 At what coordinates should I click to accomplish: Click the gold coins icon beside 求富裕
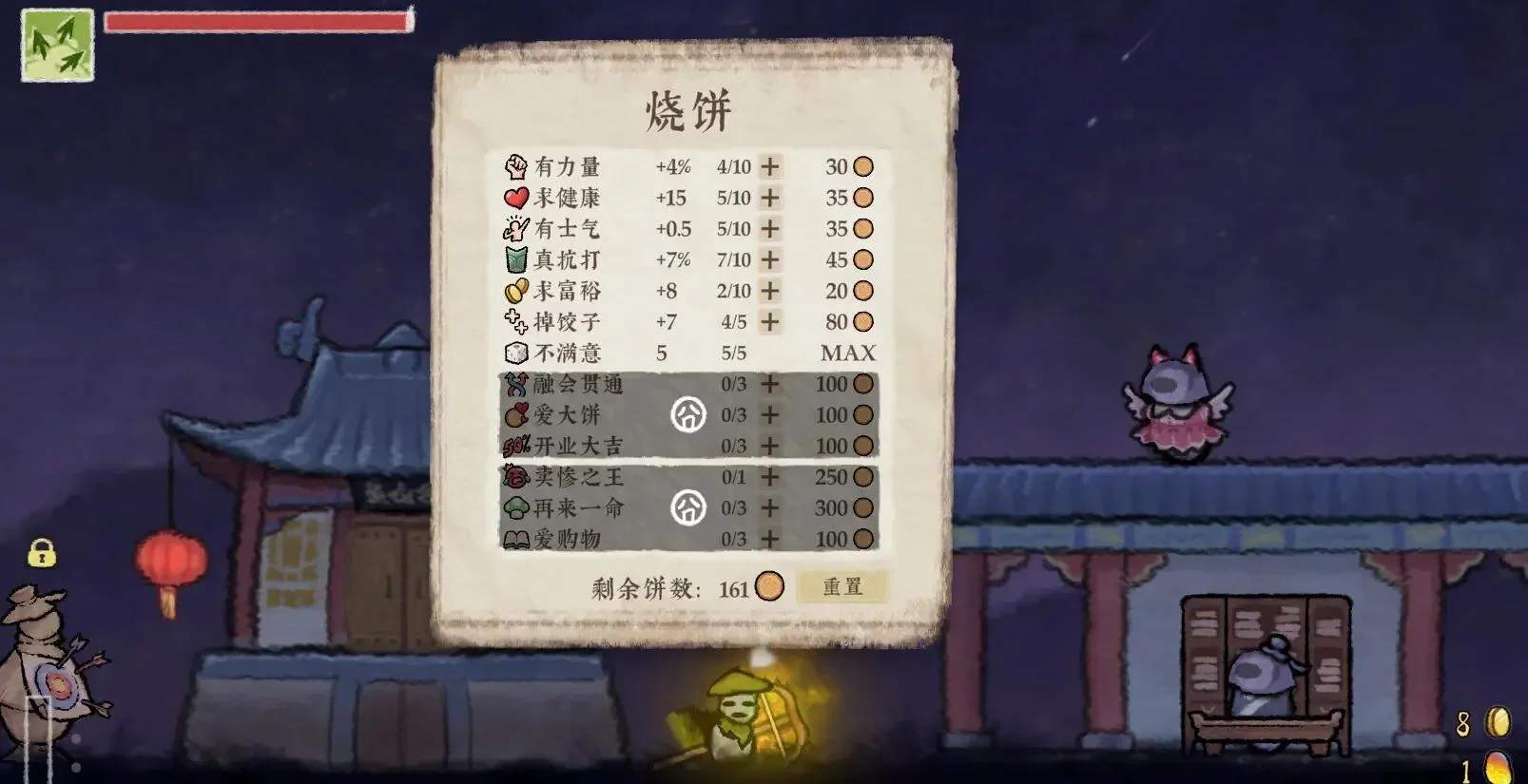tap(513, 291)
